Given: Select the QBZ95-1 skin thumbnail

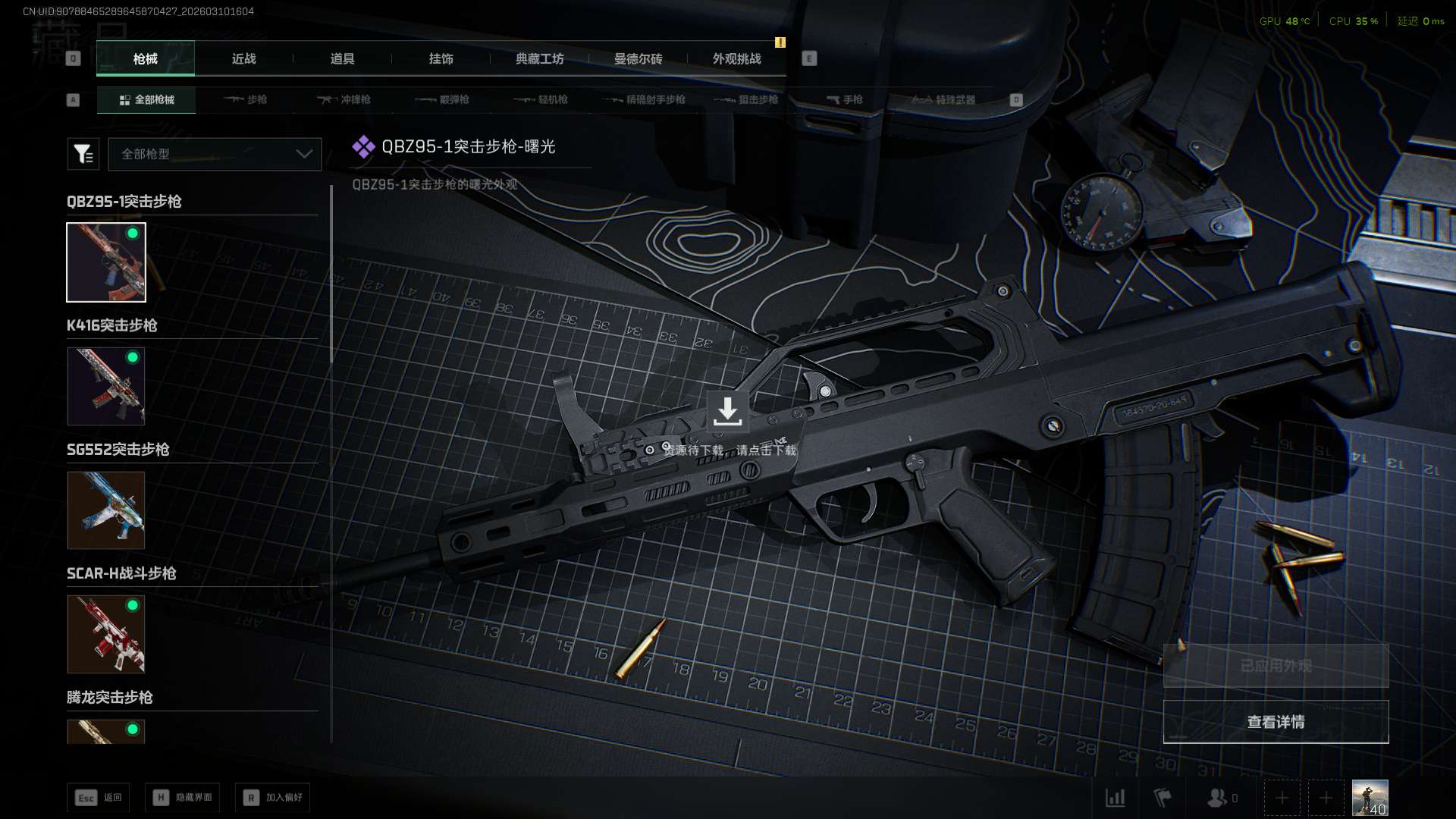Looking at the screenshot, I should pyautogui.click(x=106, y=262).
